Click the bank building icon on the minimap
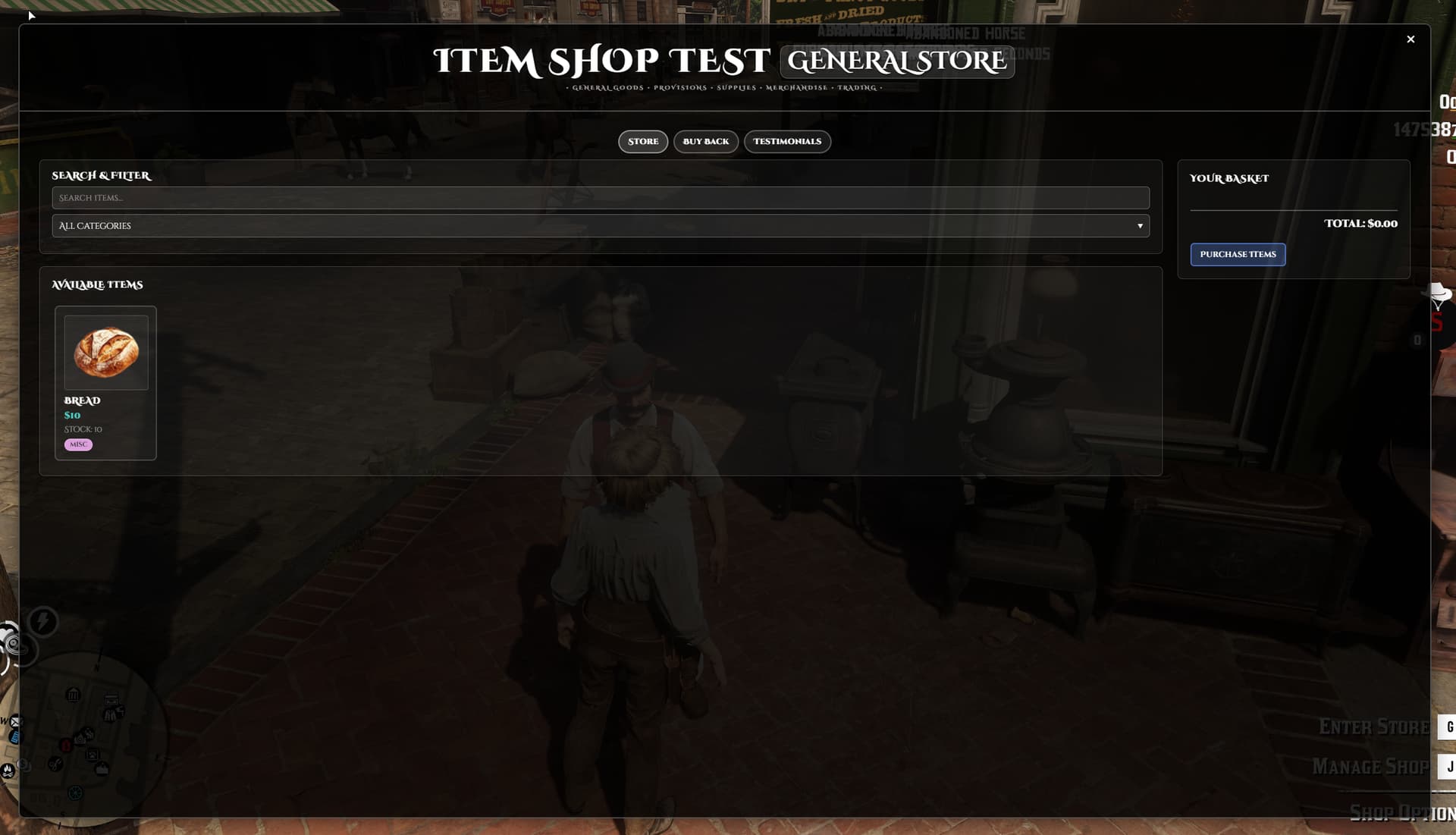Image resolution: width=1456 pixels, height=835 pixels. pos(73,695)
